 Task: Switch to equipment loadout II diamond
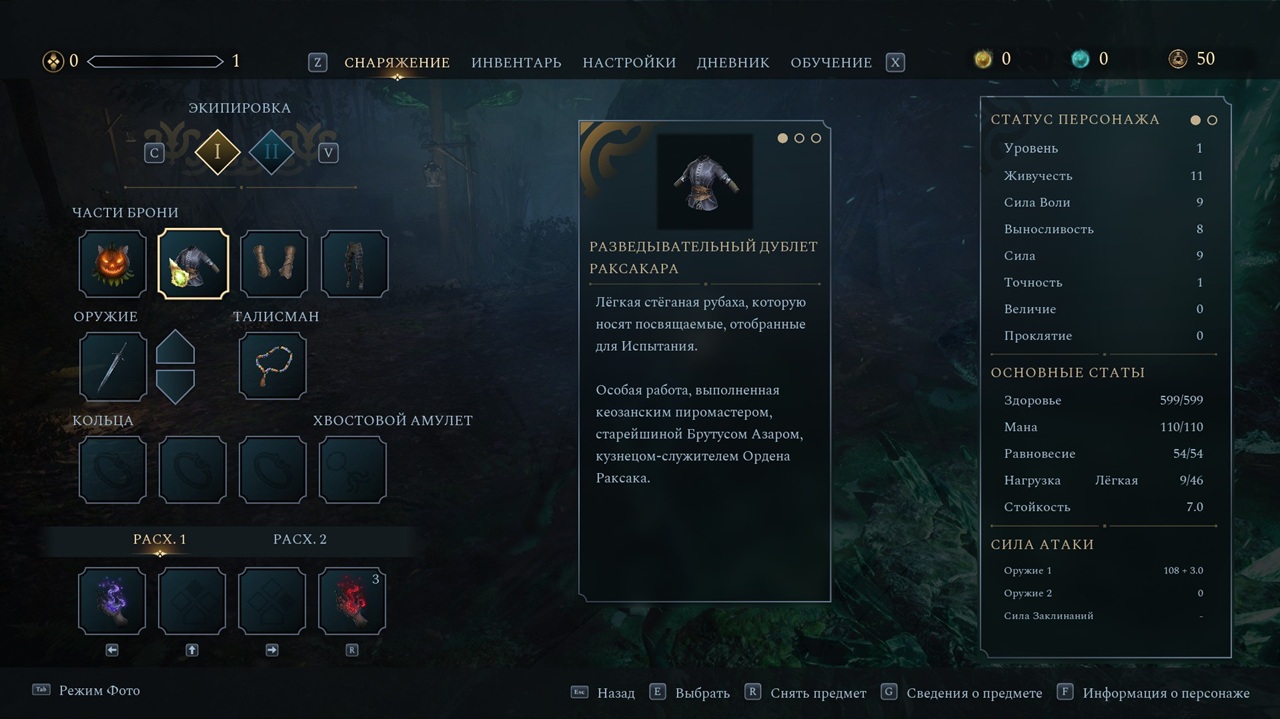click(271, 153)
